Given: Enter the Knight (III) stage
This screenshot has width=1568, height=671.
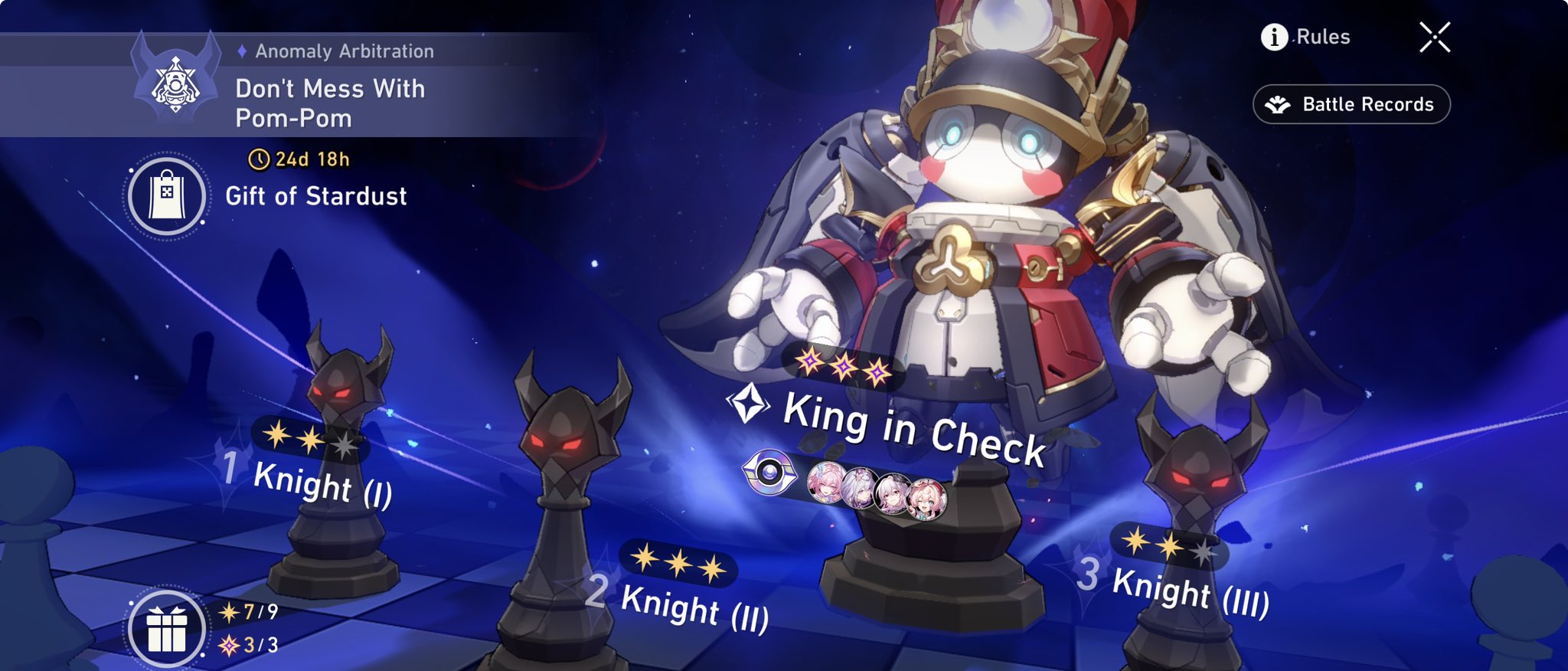Looking at the screenshot, I should click(x=1189, y=591).
